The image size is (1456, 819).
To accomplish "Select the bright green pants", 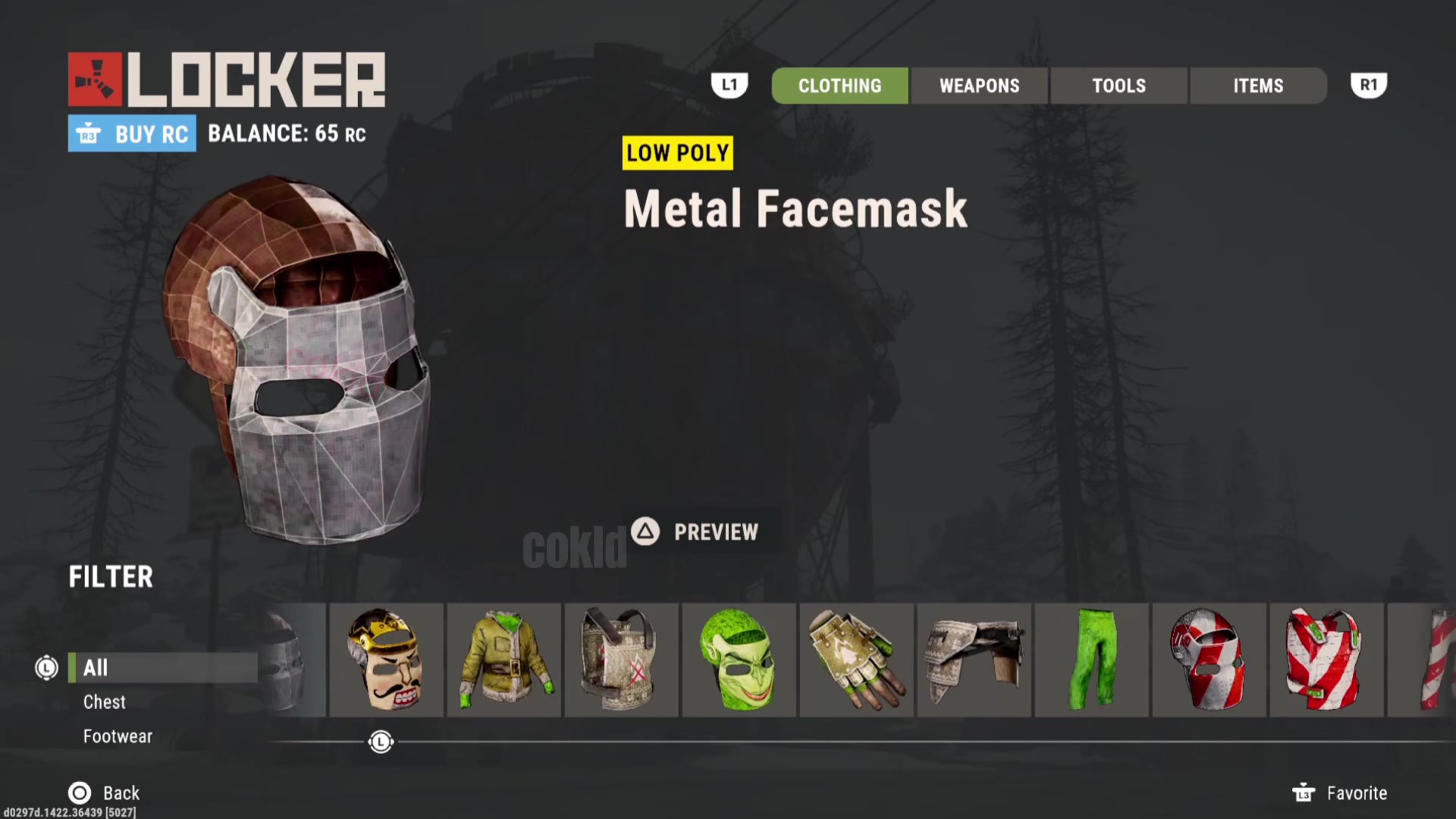I will click(1091, 660).
